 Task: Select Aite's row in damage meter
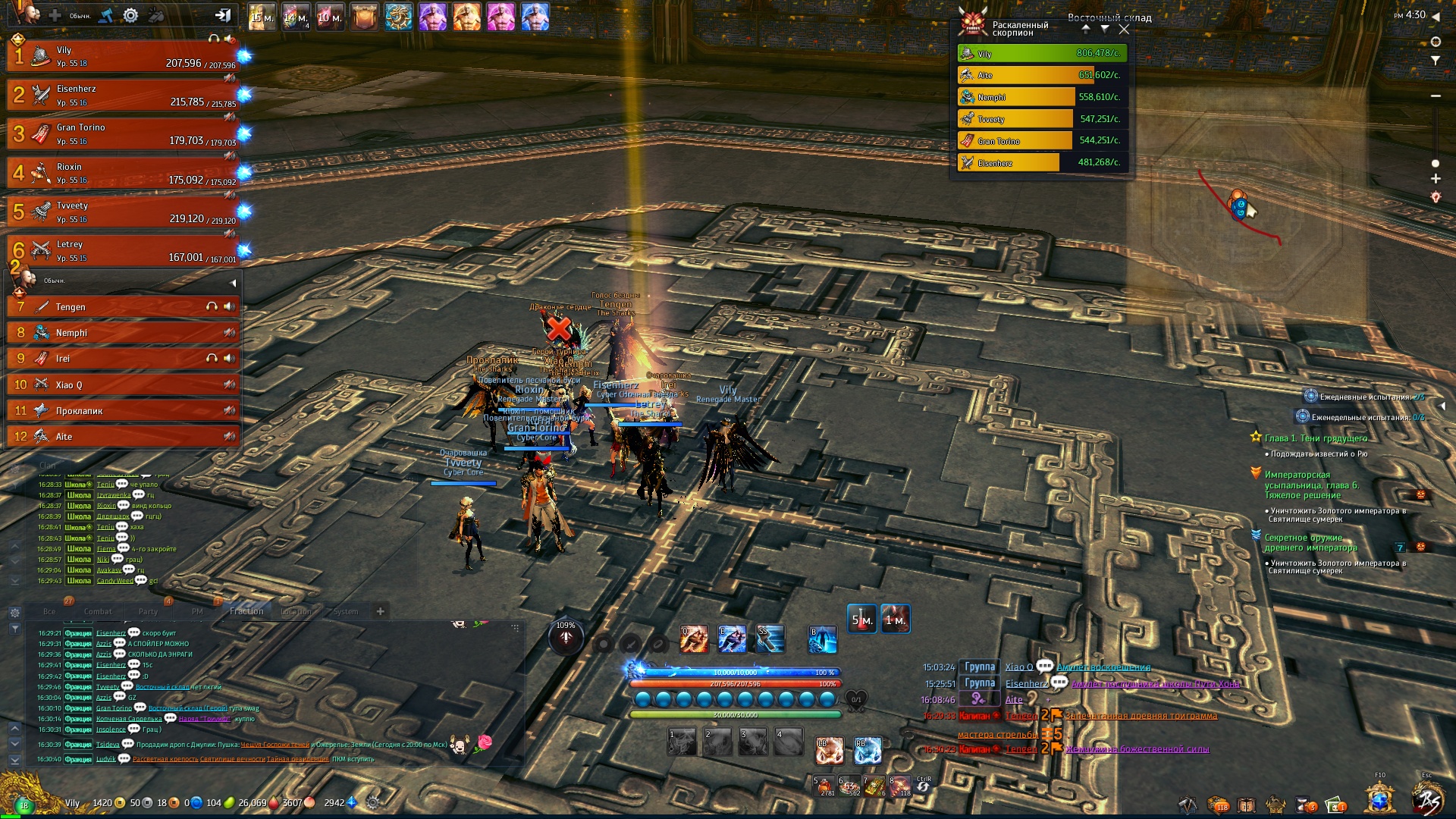coord(1042,75)
